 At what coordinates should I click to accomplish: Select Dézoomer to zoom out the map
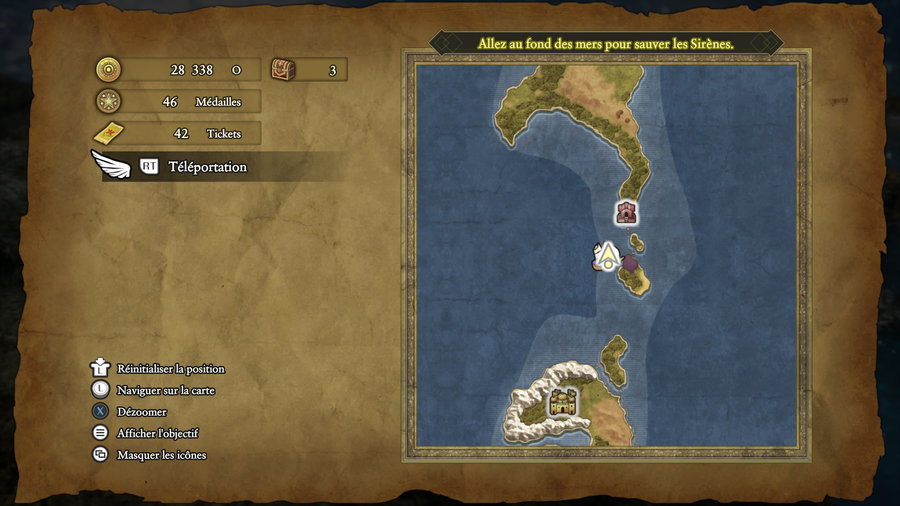pos(141,412)
